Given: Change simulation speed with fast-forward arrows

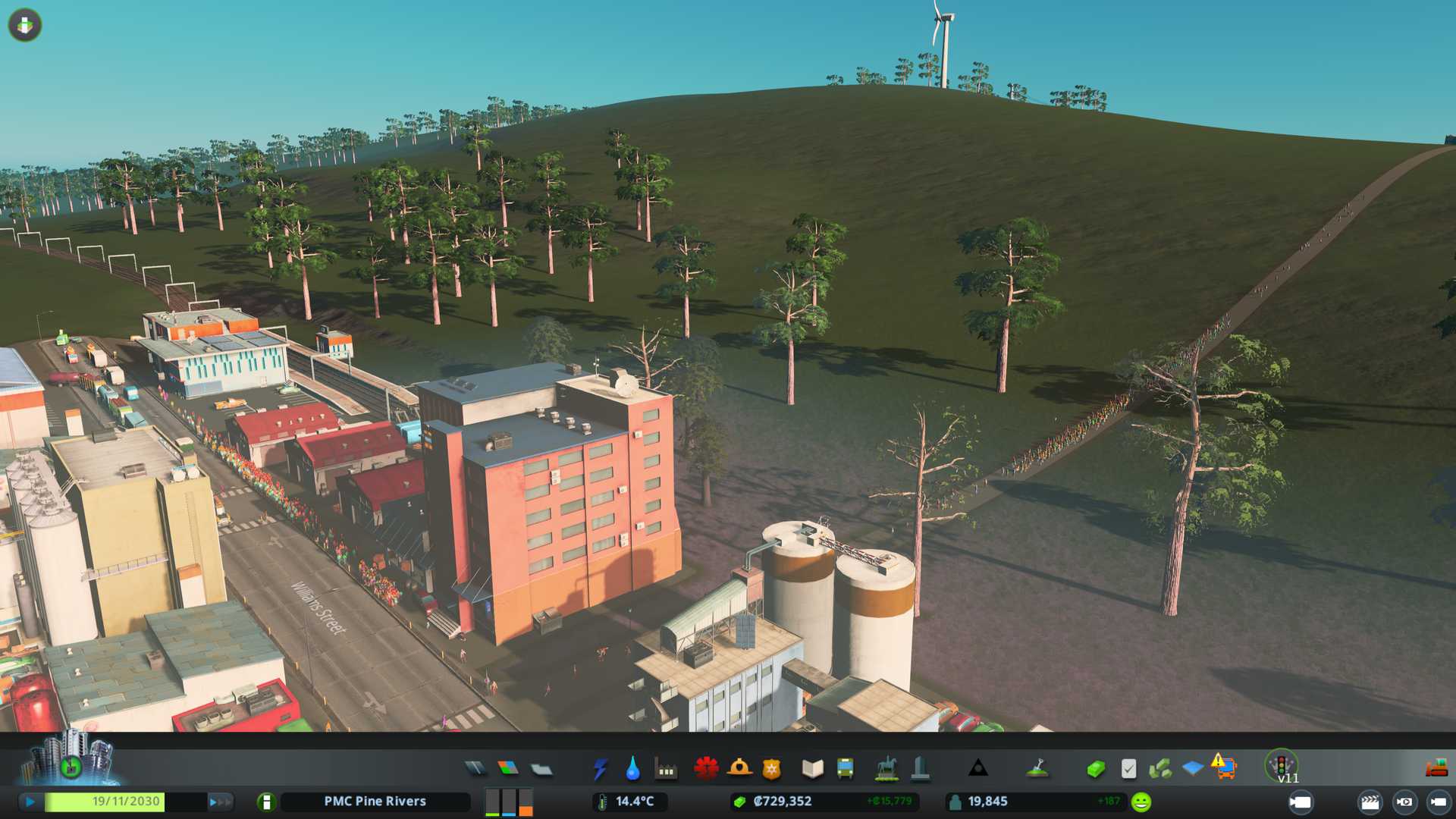Looking at the screenshot, I should pyautogui.click(x=220, y=801).
